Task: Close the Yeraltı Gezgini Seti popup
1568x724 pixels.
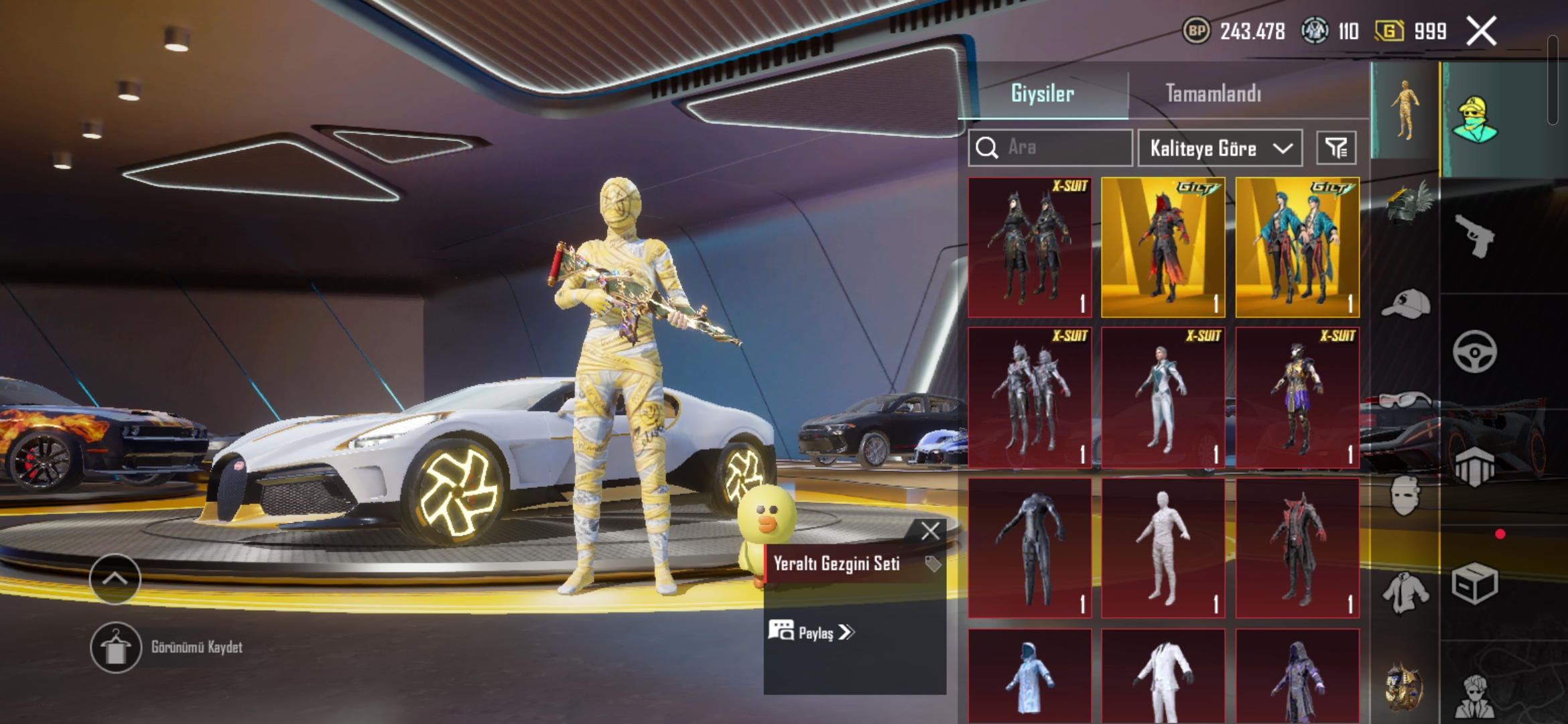Action: (x=930, y=532)
